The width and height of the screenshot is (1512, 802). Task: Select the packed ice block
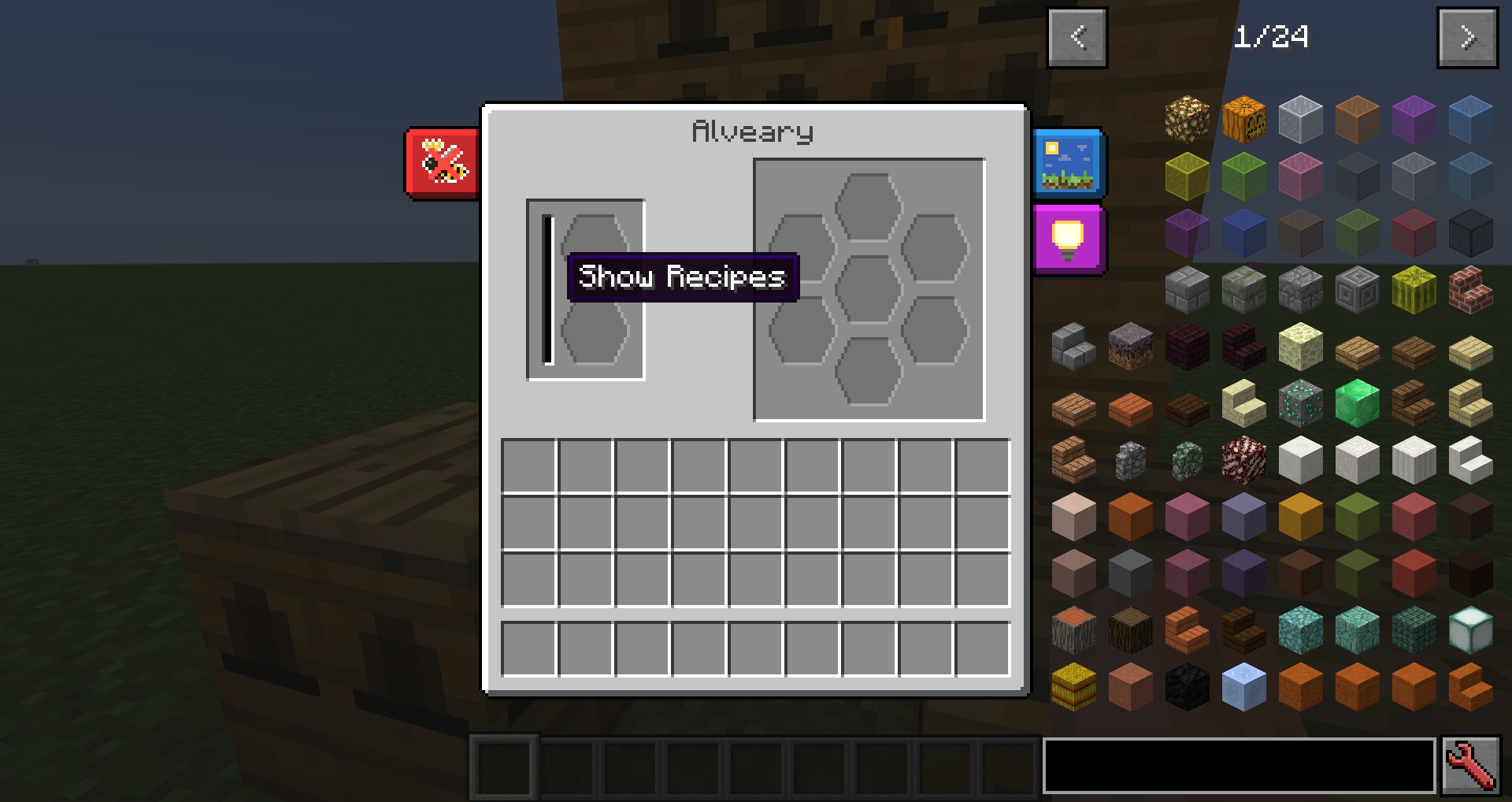click(x=1243, y=686)
